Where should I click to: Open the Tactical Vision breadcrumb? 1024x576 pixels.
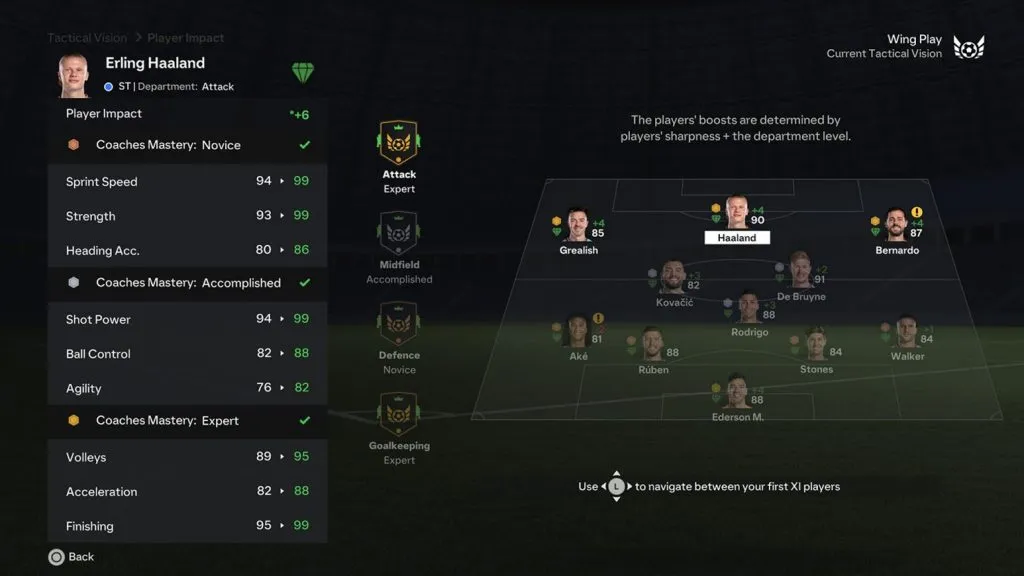(x=87, y=38)
